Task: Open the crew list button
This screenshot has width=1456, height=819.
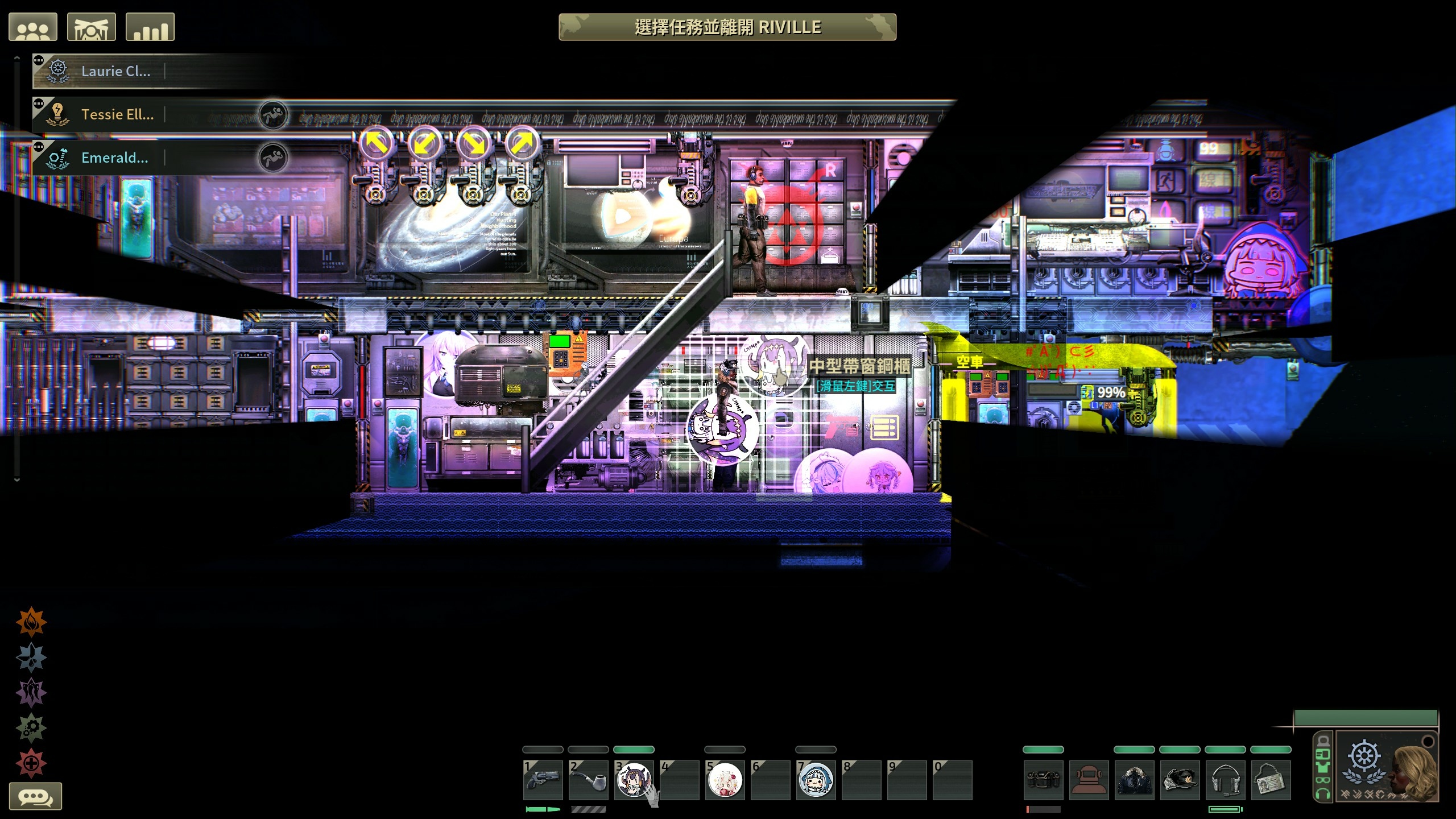Action: point(33,27)
